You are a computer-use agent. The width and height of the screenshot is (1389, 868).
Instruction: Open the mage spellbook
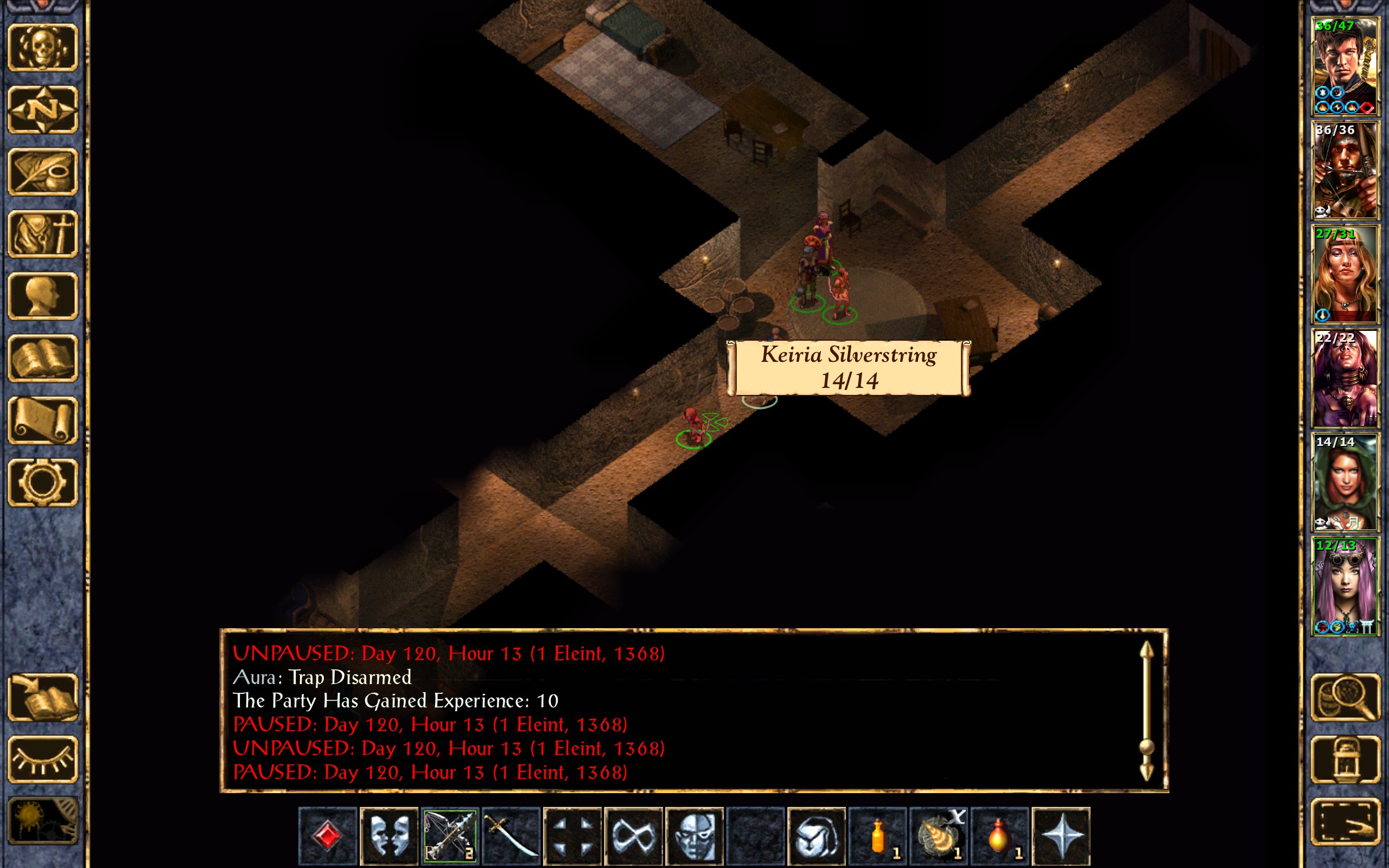[43, 358]
